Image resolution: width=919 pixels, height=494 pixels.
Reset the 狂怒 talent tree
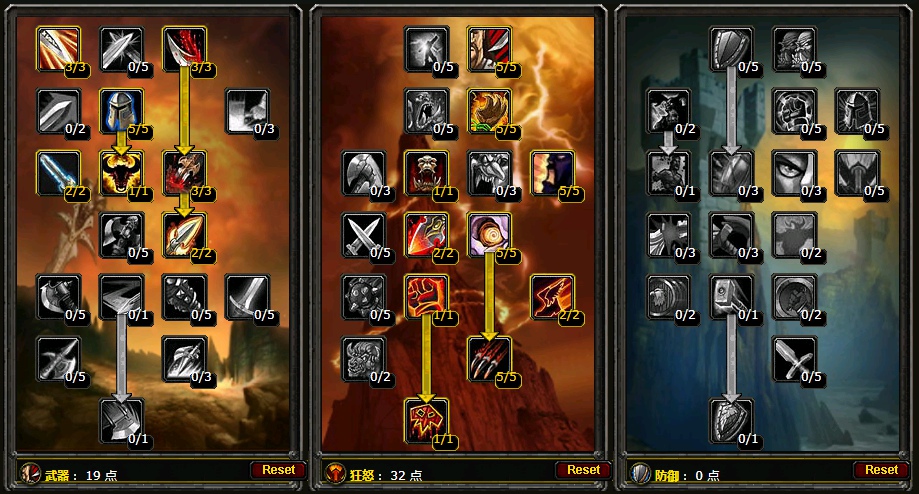[x=583, y=470]
